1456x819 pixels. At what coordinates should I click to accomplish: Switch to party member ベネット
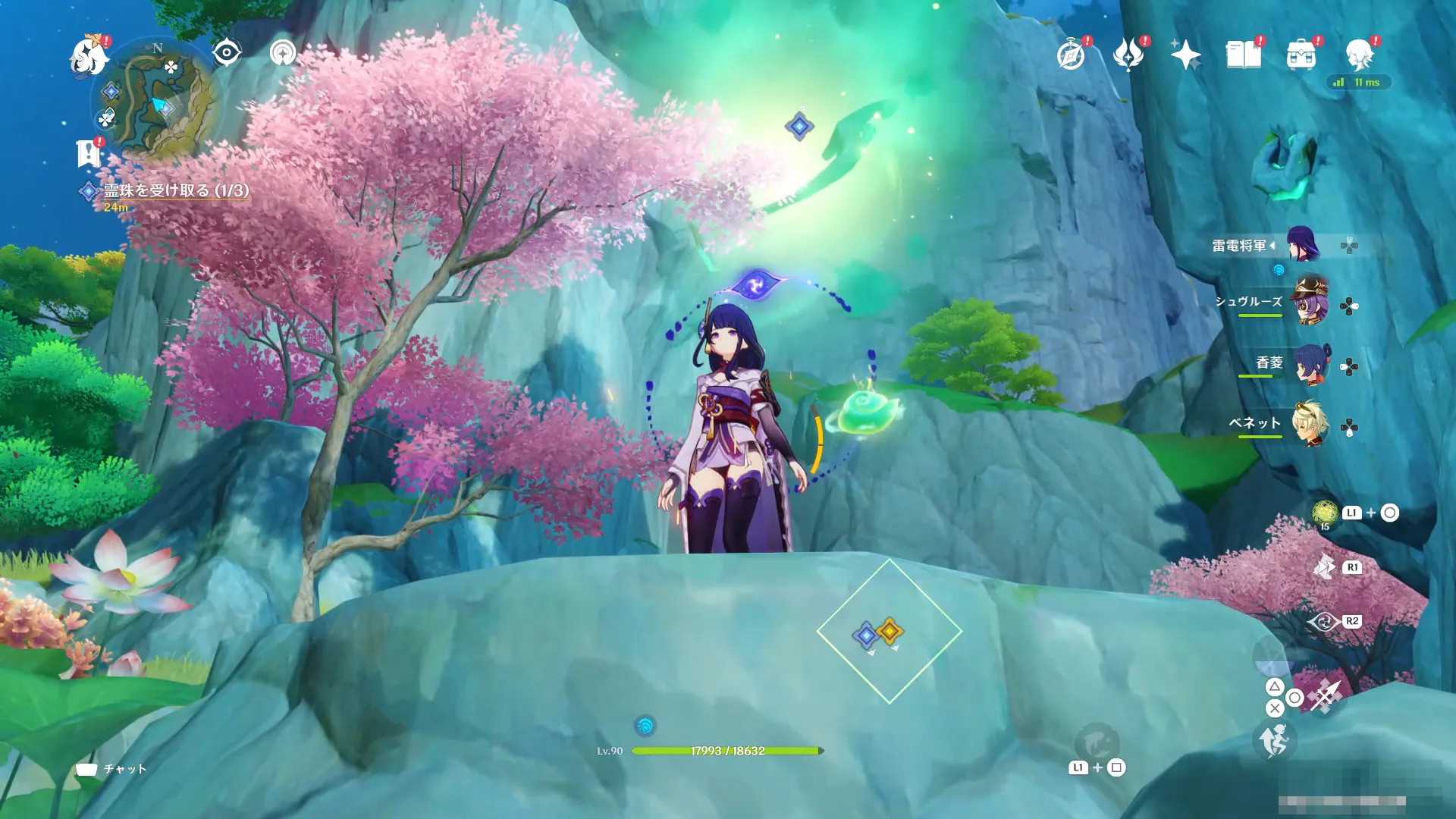point(1310,425)
